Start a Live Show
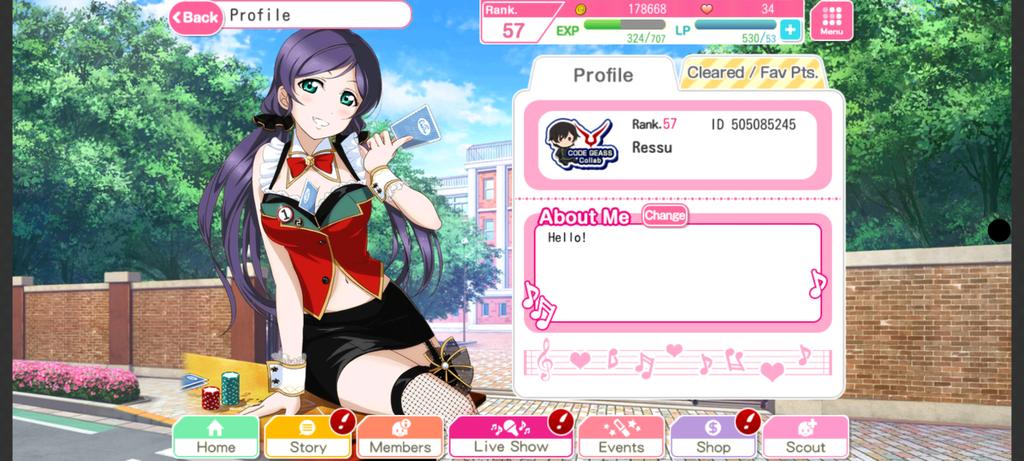Viewport: 1024px width, 461px height. [510, 438]
